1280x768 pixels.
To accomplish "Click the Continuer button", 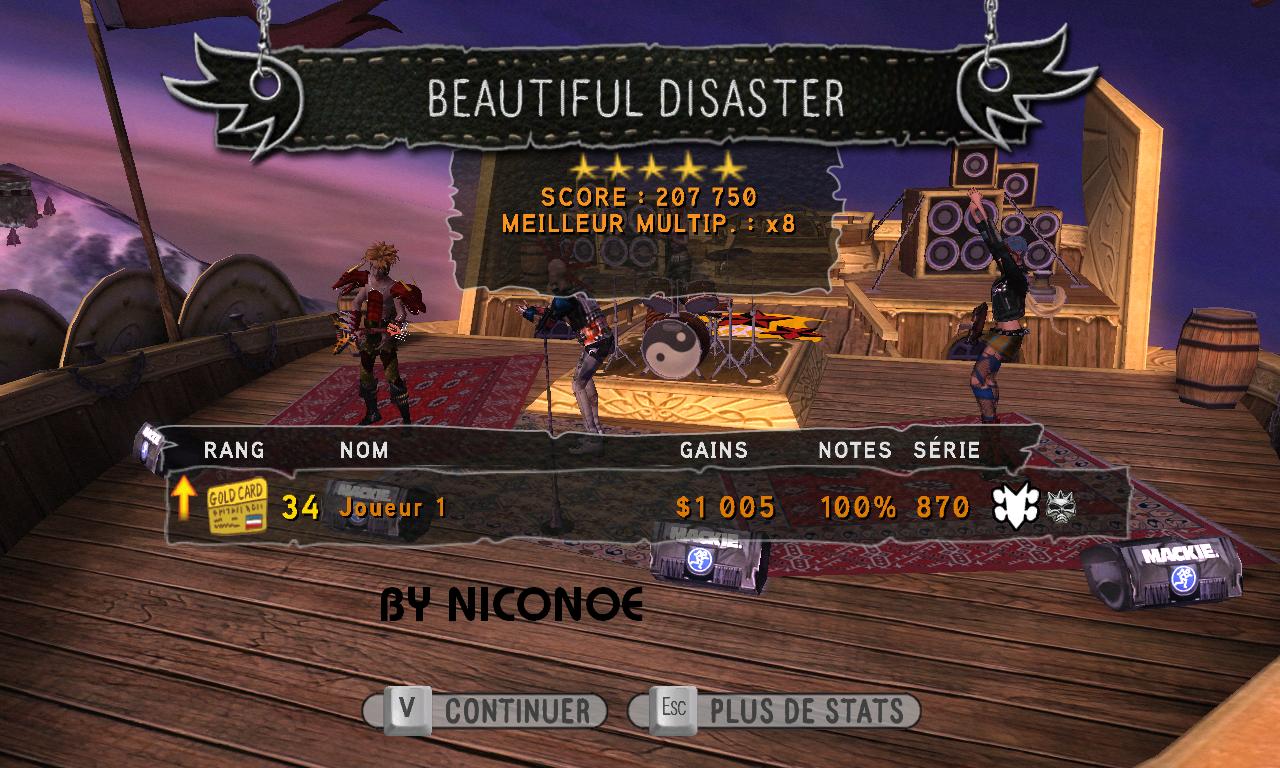I will (x=486, y=711).
